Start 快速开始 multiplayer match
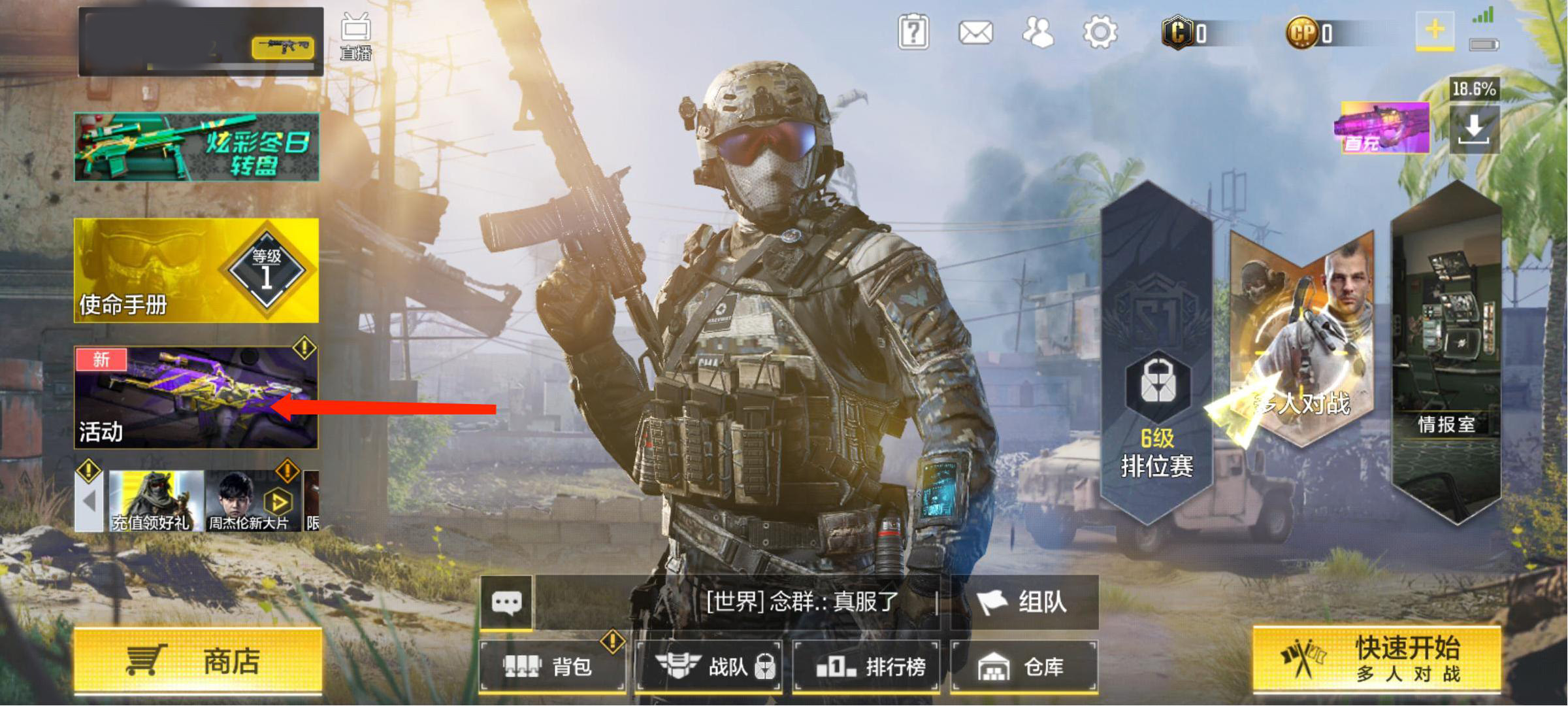 [1377, 659]
